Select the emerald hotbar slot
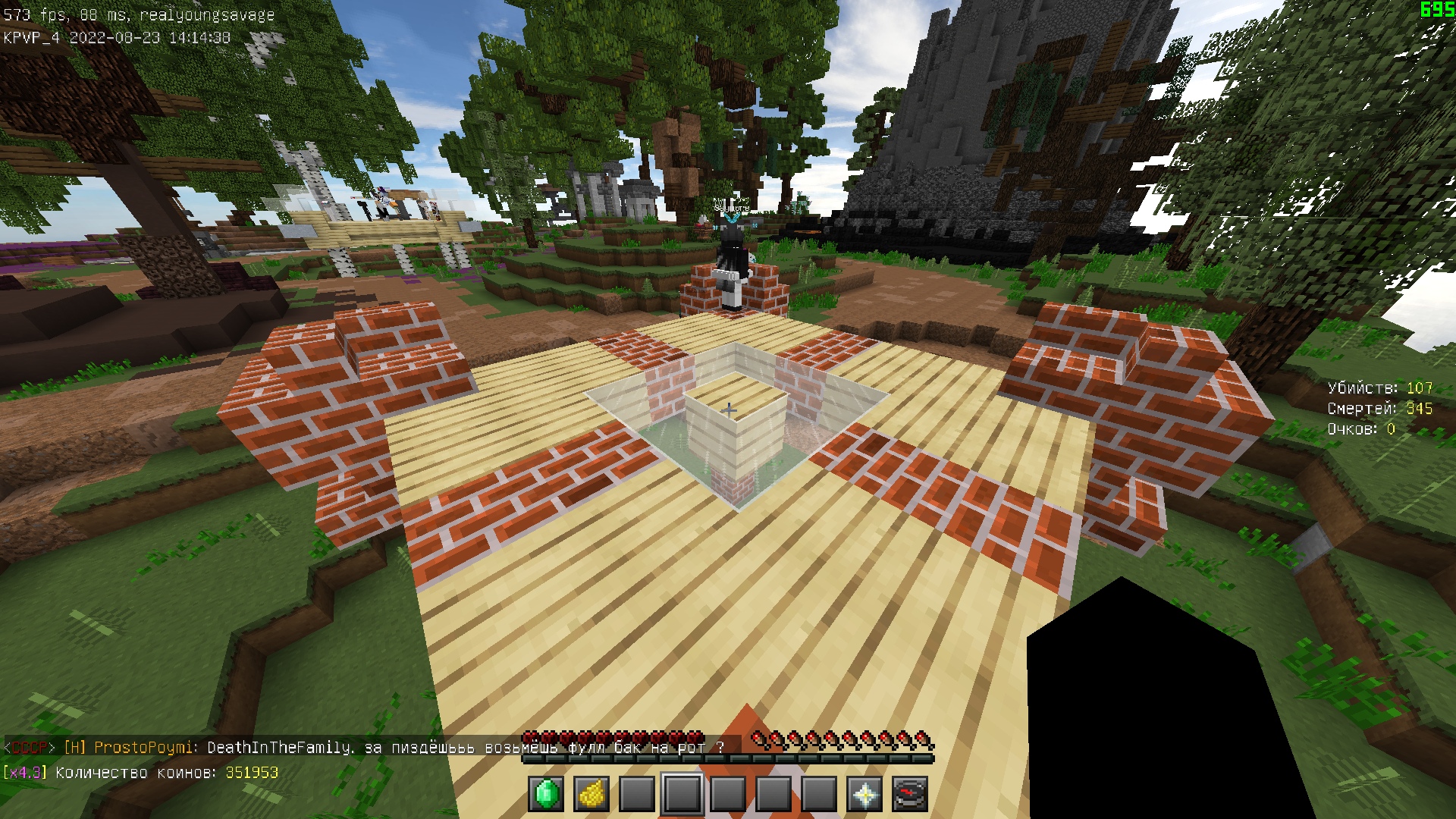The image size is (1456, 819). [546, 794]
